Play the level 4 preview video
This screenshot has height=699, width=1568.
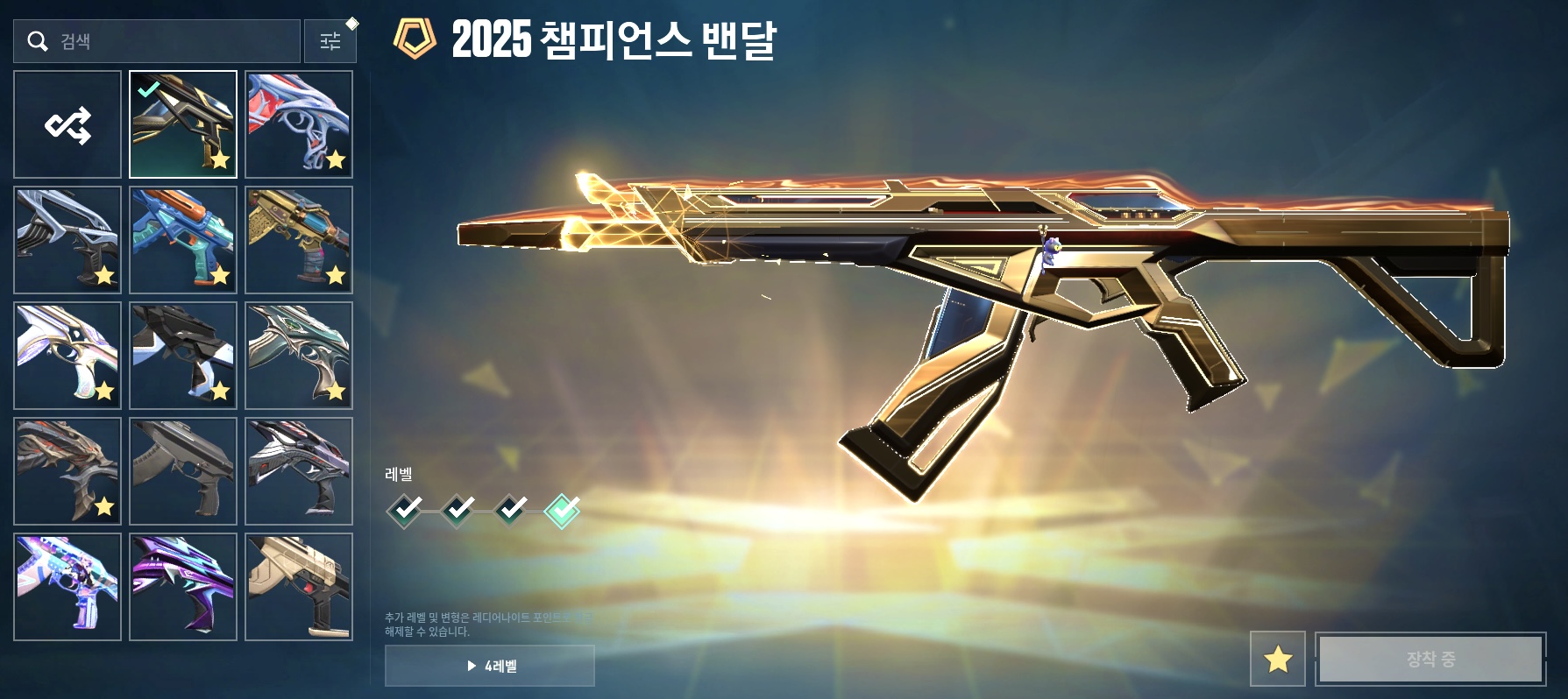point(489,666)
